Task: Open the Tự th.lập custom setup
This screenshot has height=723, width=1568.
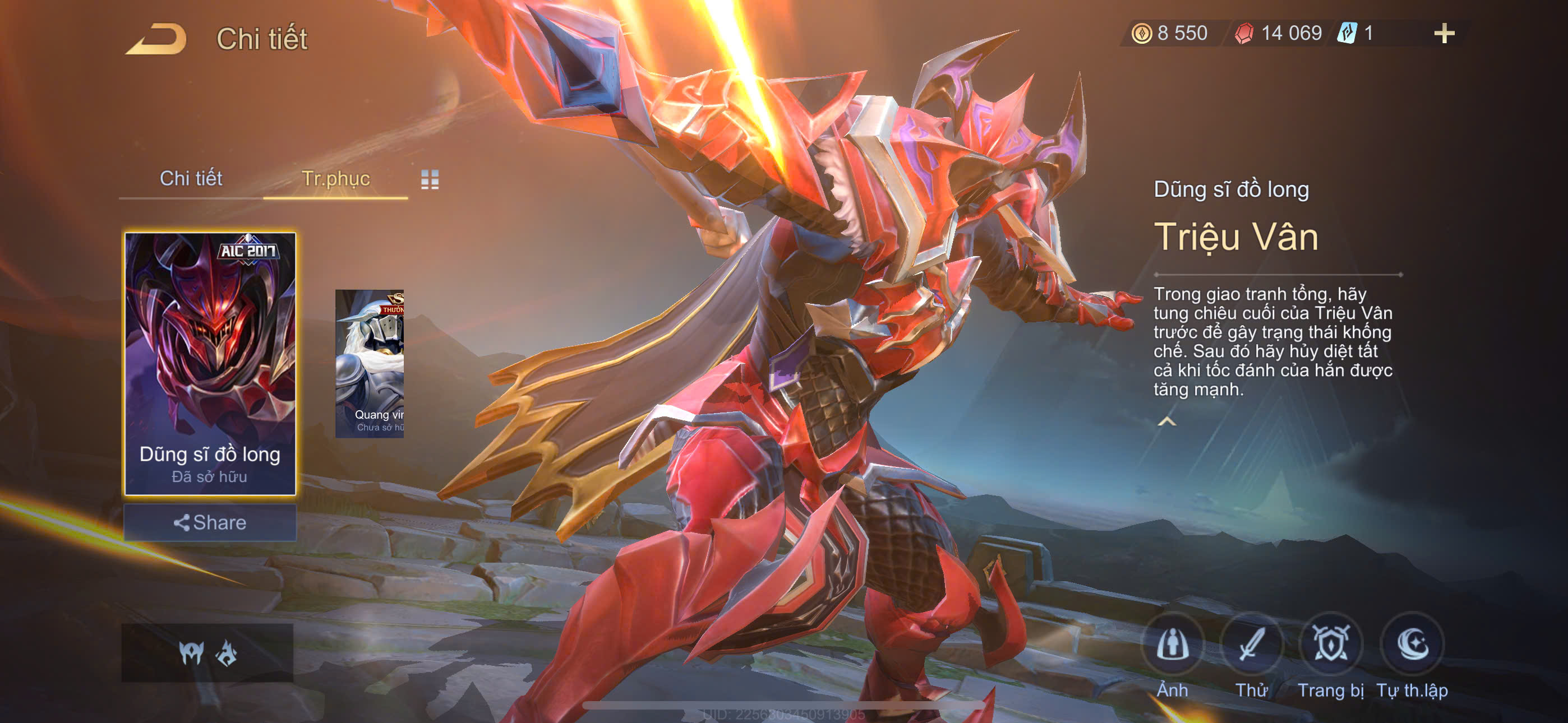Action: [x=1412, y=645]
